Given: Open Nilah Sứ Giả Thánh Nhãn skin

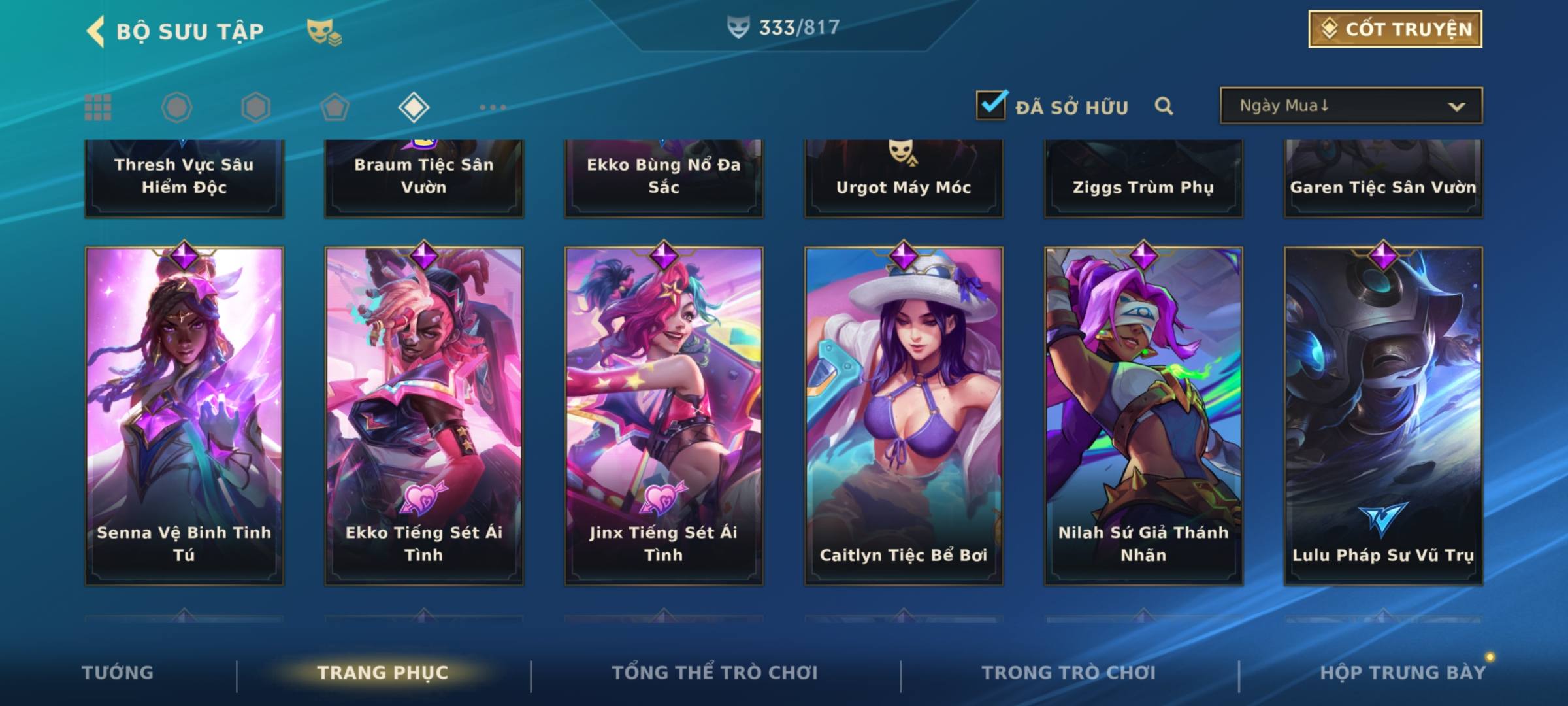Looking at the screenshot, I should (x=1143, y=416).
